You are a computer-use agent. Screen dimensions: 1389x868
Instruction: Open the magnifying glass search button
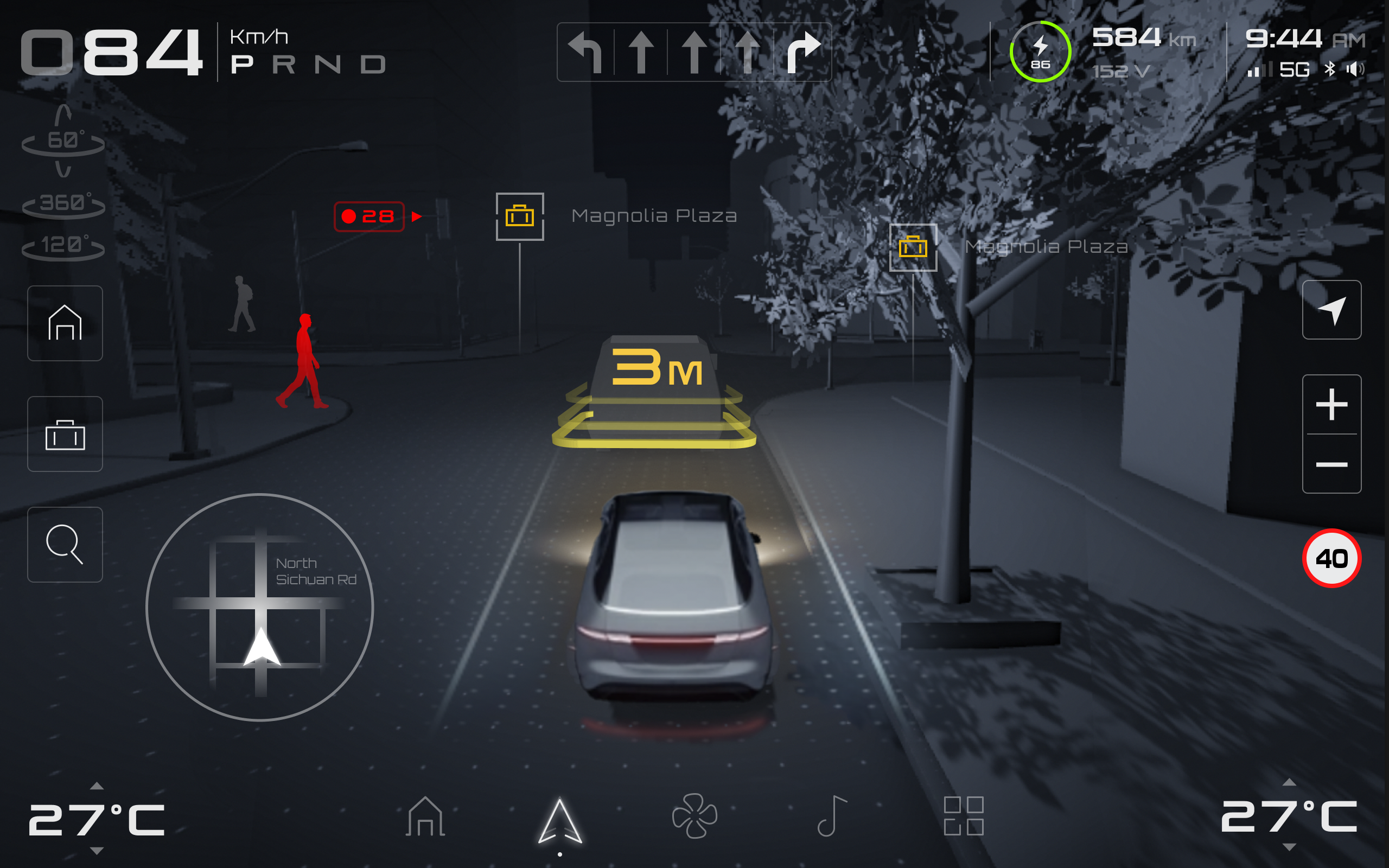tap(65, 544)
